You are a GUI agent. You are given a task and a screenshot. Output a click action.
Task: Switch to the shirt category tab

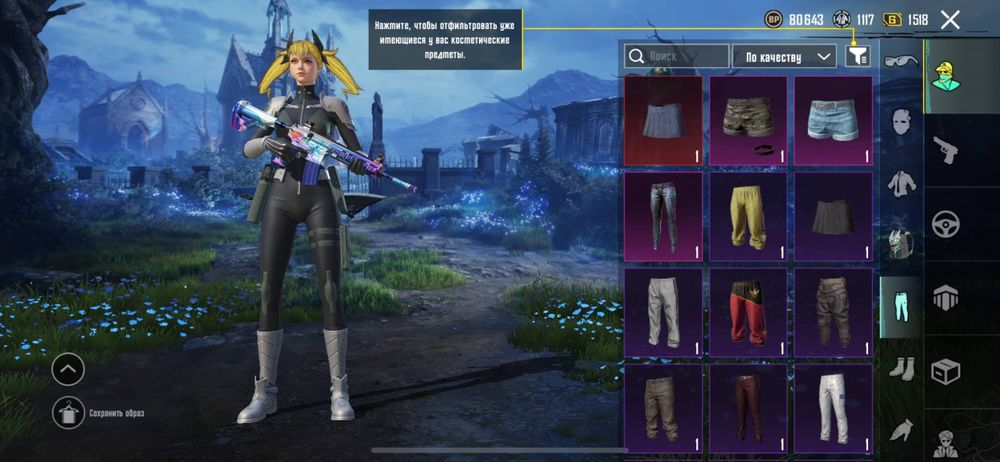click(900, 183)
